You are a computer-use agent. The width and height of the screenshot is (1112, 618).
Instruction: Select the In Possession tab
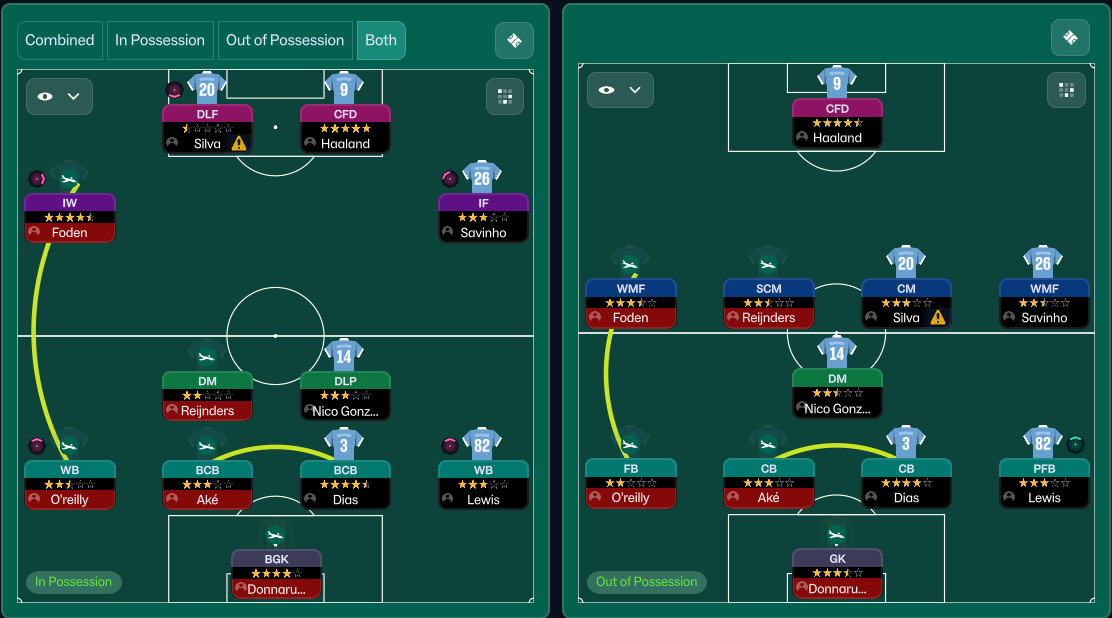pyautogui.click(x=160, y=41)
